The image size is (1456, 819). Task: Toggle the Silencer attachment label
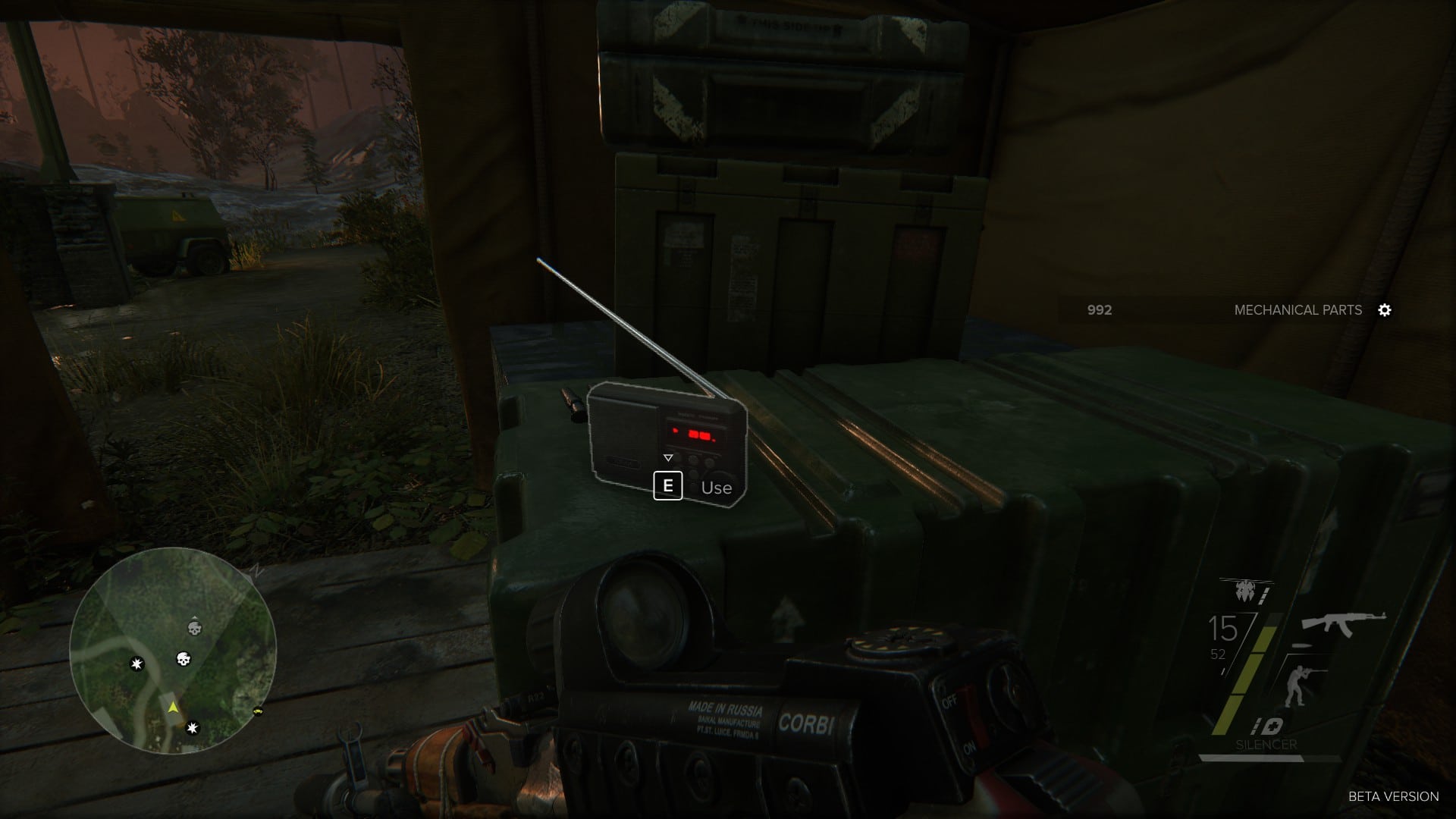[x=1266, y=745]
